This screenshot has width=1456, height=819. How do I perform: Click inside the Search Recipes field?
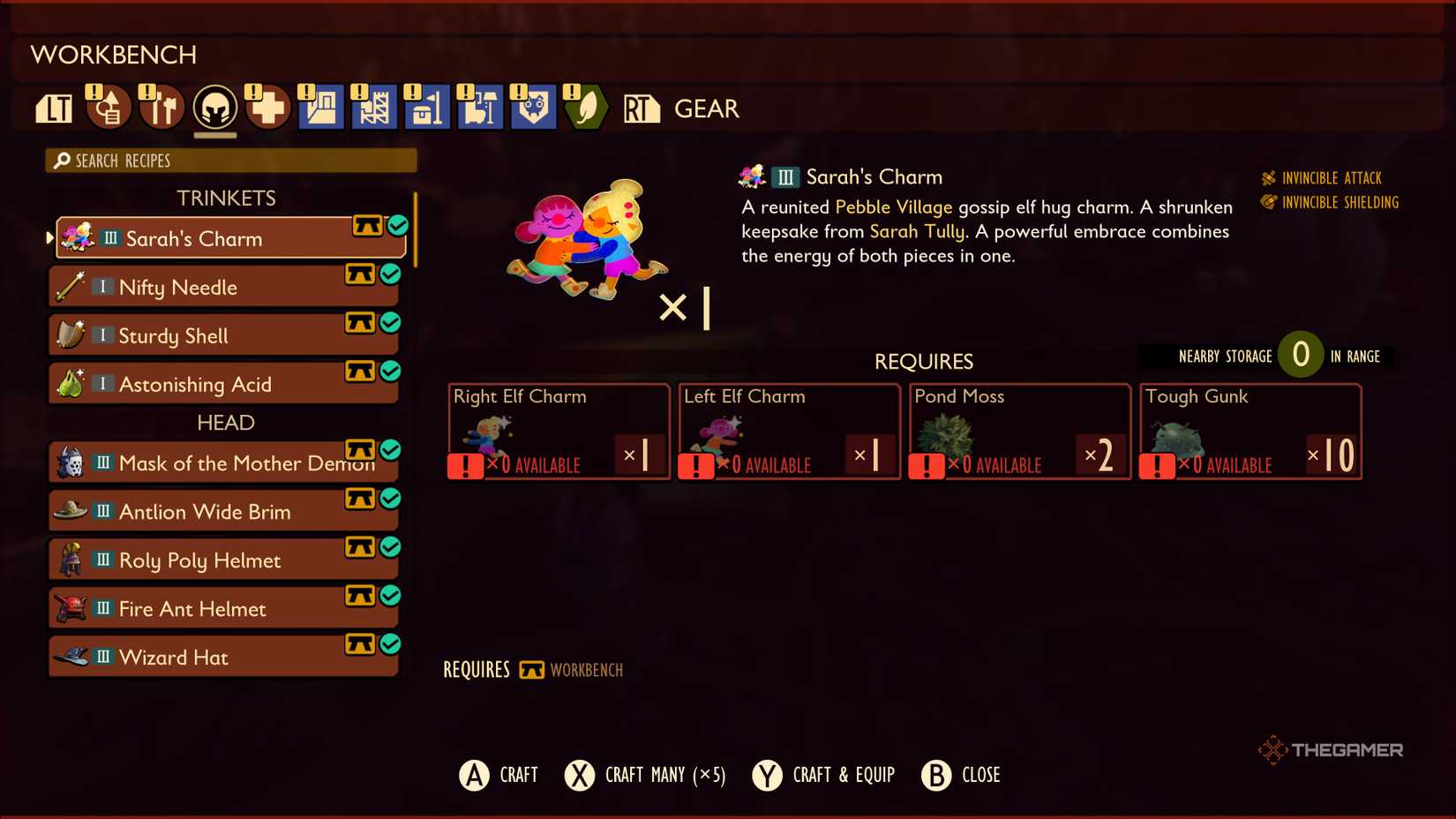(229, 161)
